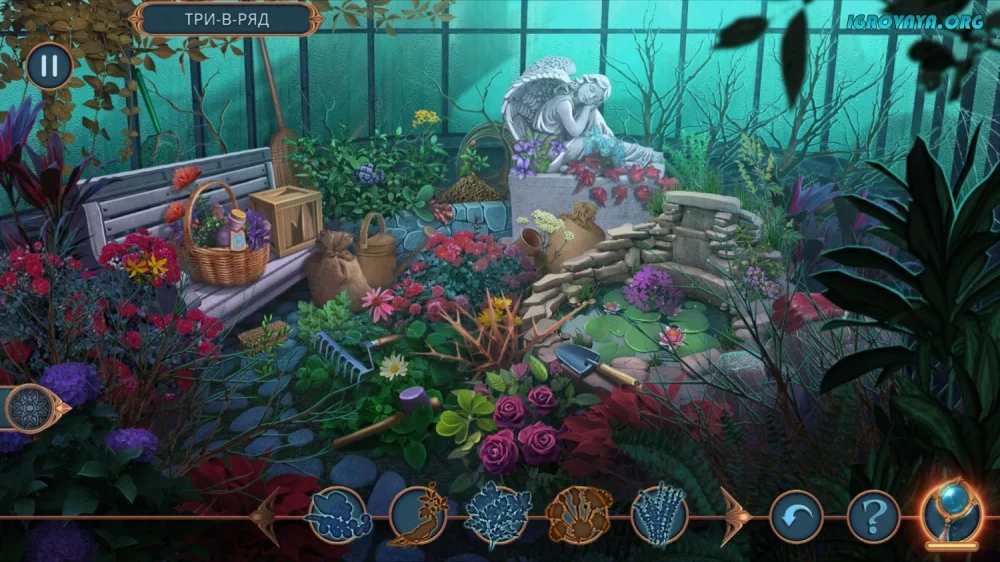Viewport: 1000px width, 562px height.
Task: Pause the game with the pause button
Action: tap(48, 66)
